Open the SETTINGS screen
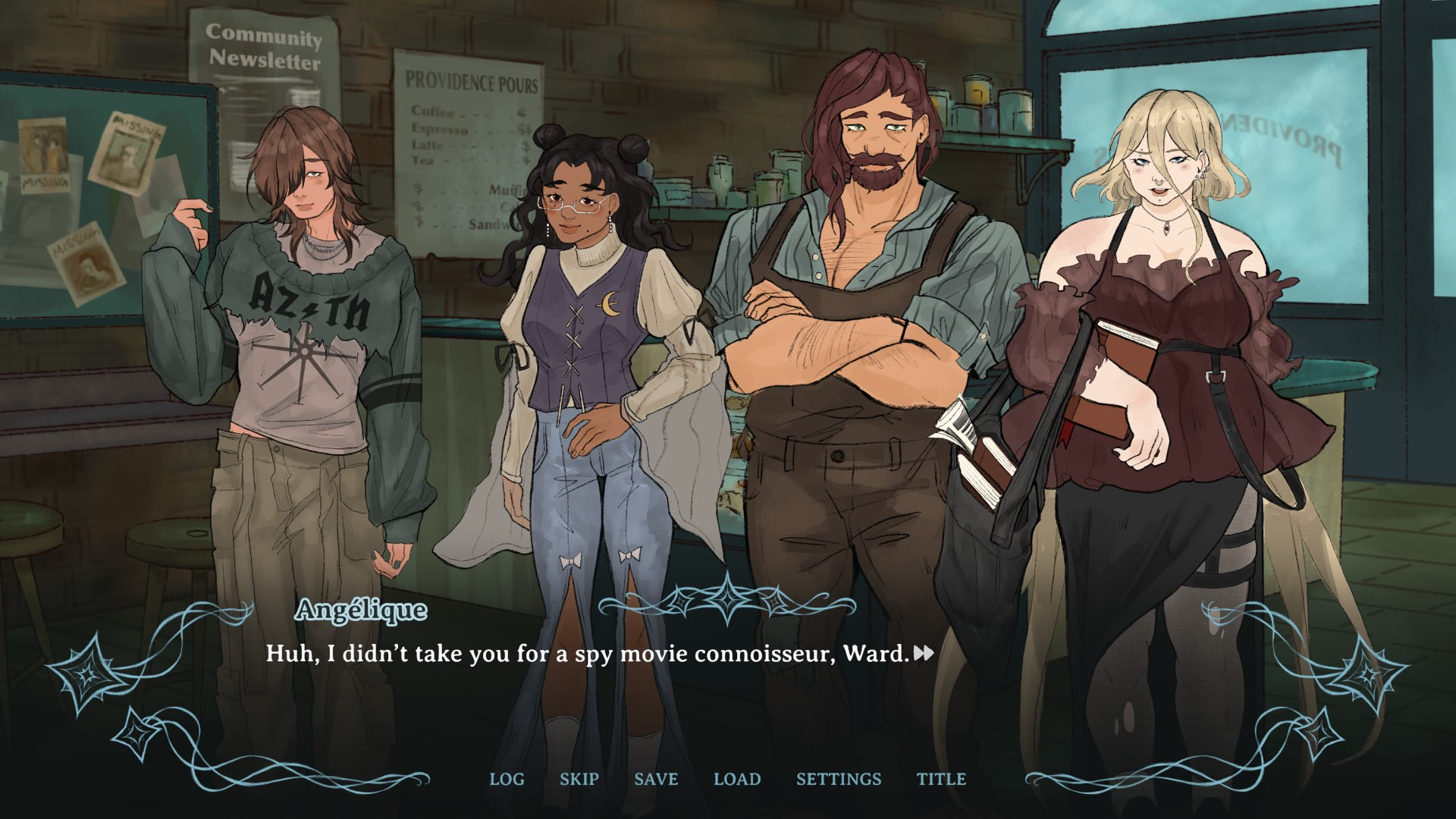 coord(839,779)
